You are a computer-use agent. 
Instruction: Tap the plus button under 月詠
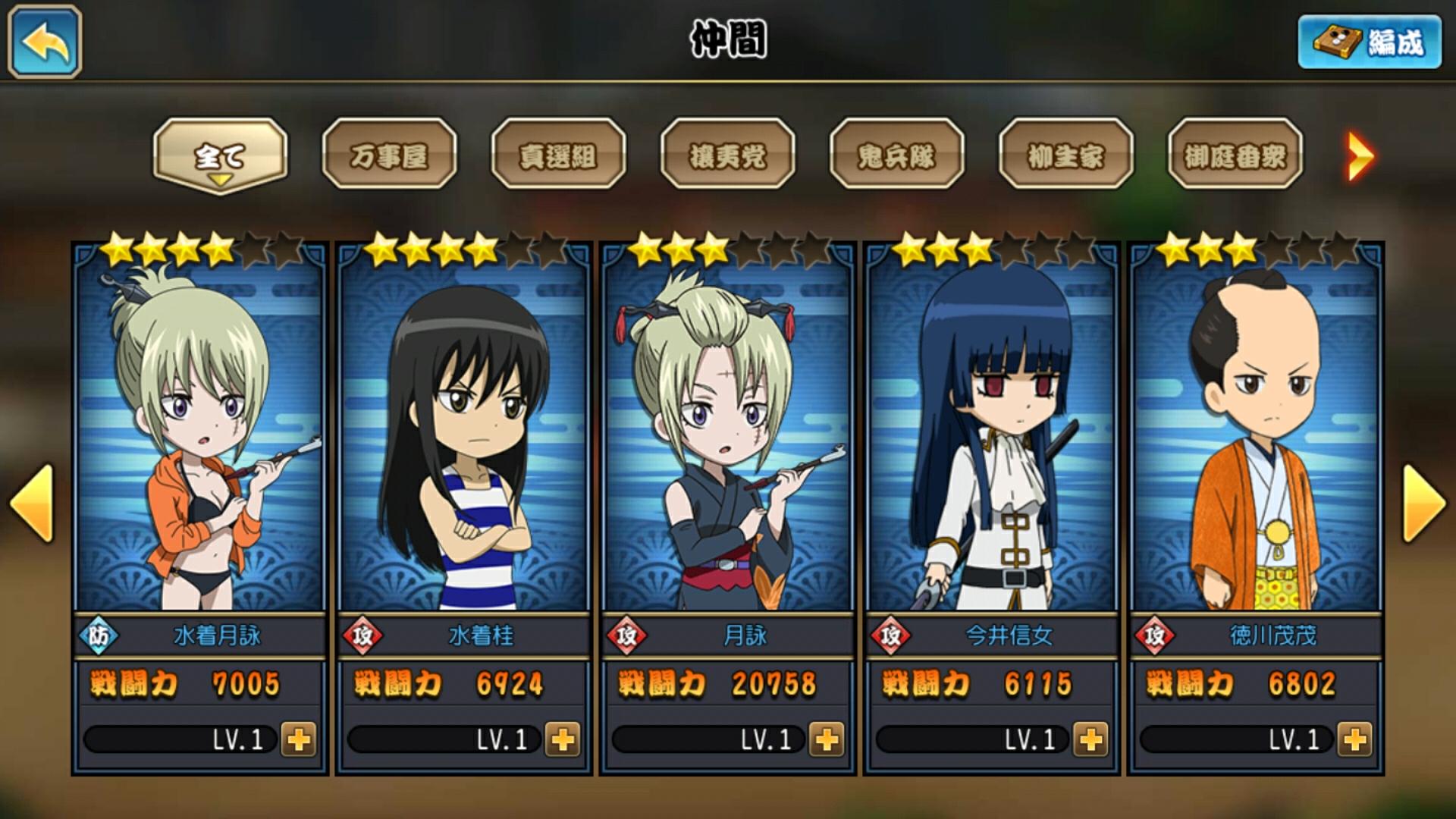tap(827, 739)
